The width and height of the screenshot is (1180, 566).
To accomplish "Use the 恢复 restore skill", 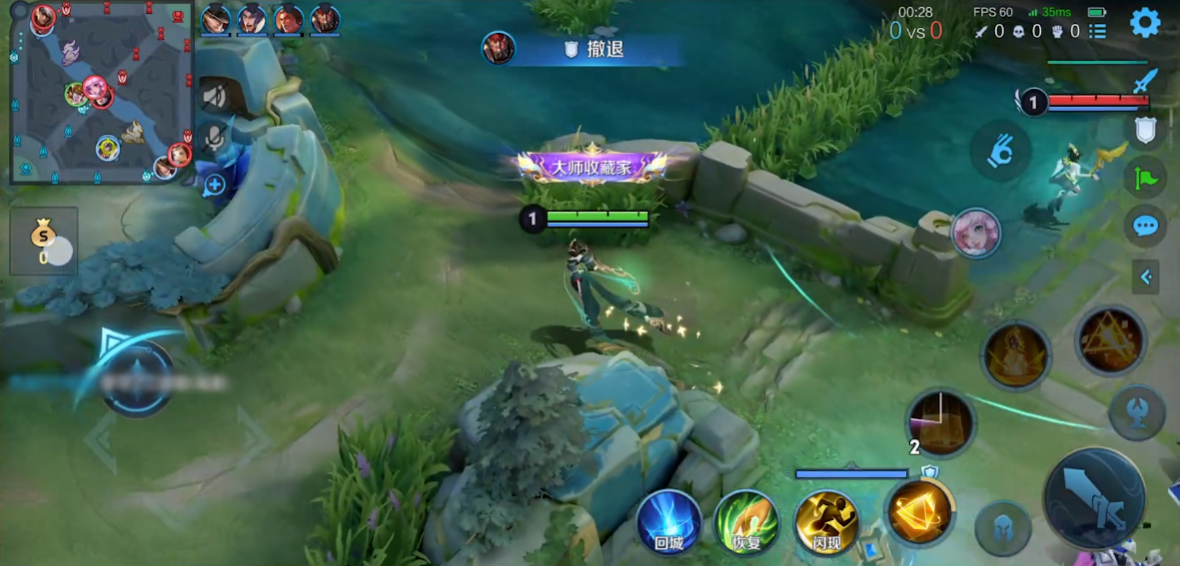I will 747,522.
